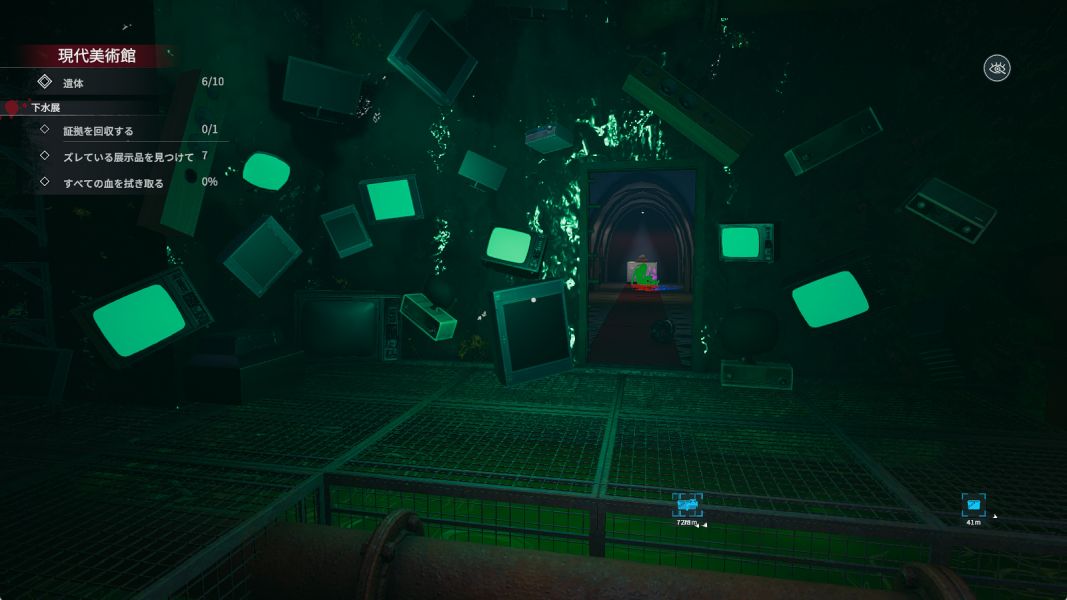Click the crossed-out eye visibility icon
This screenshot has height=600, width=1067.
point(997,68)
